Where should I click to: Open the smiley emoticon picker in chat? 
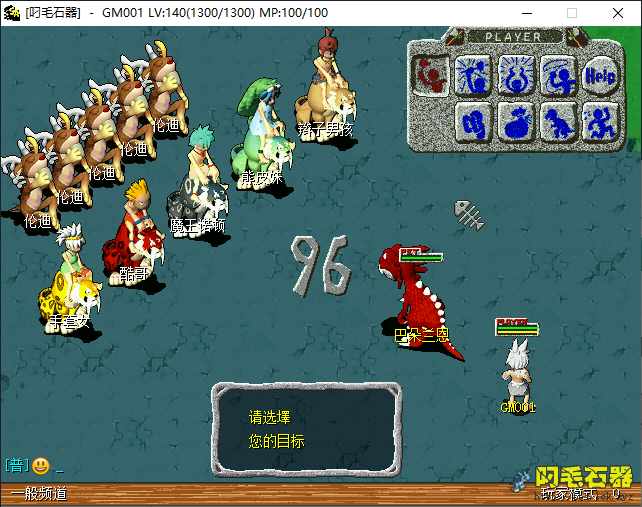click(x=41, y=465)
